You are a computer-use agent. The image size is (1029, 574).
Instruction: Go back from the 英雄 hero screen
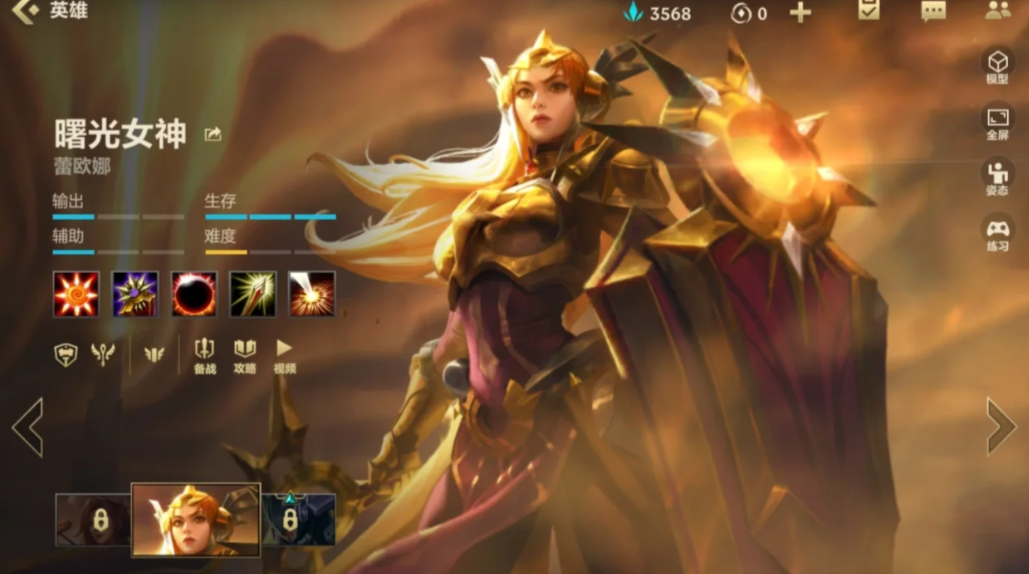[x=24, y=13]
